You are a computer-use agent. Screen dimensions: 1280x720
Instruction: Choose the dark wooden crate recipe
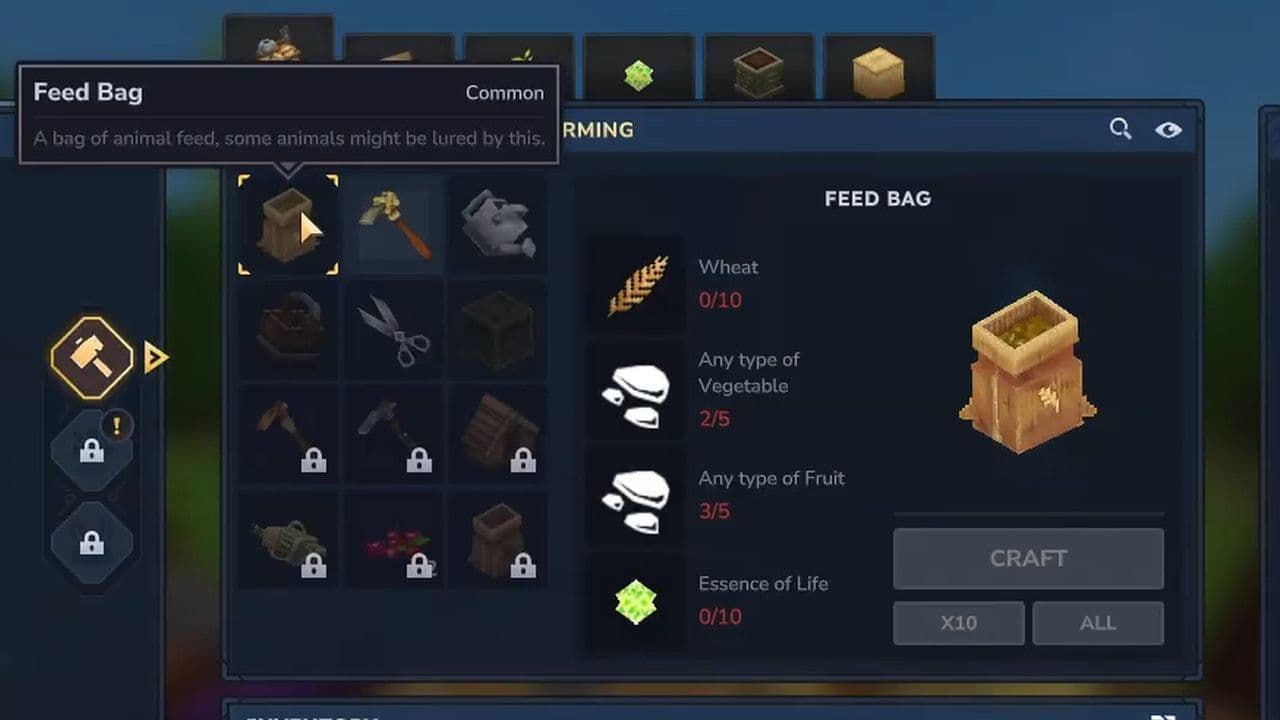pos(498,330)
